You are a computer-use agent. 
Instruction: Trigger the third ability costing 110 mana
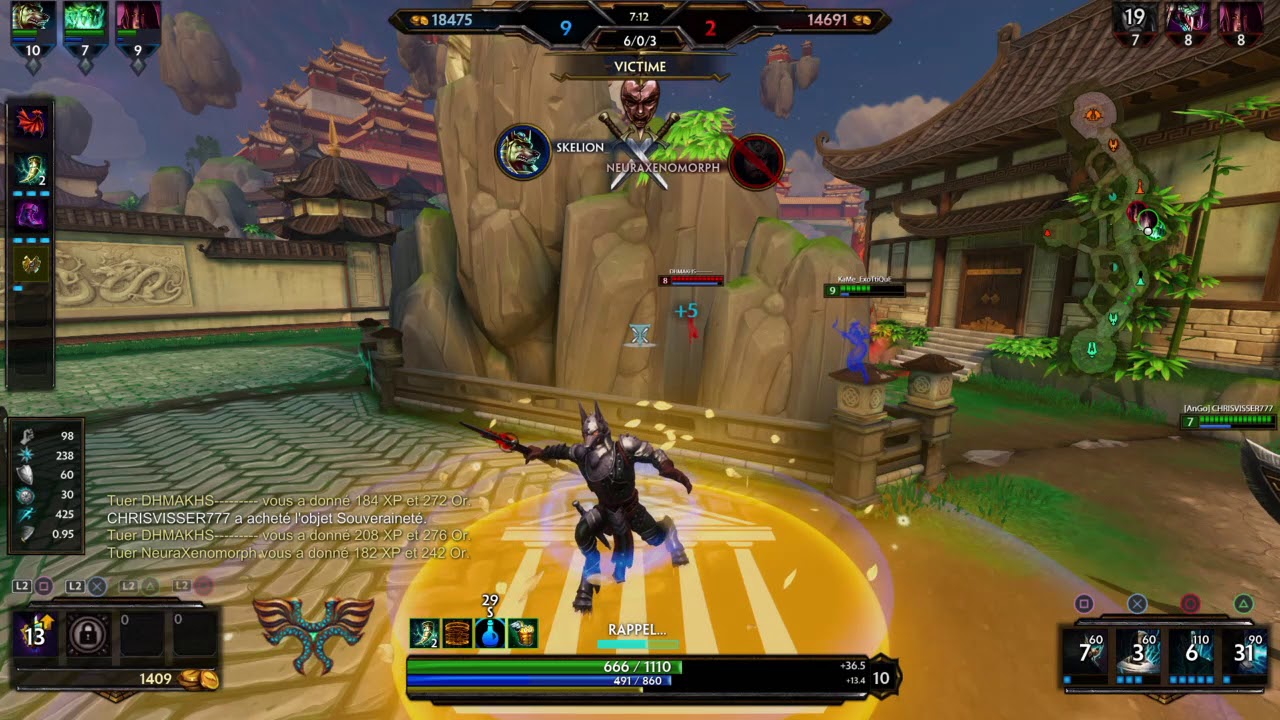(x=1190, y=653)
